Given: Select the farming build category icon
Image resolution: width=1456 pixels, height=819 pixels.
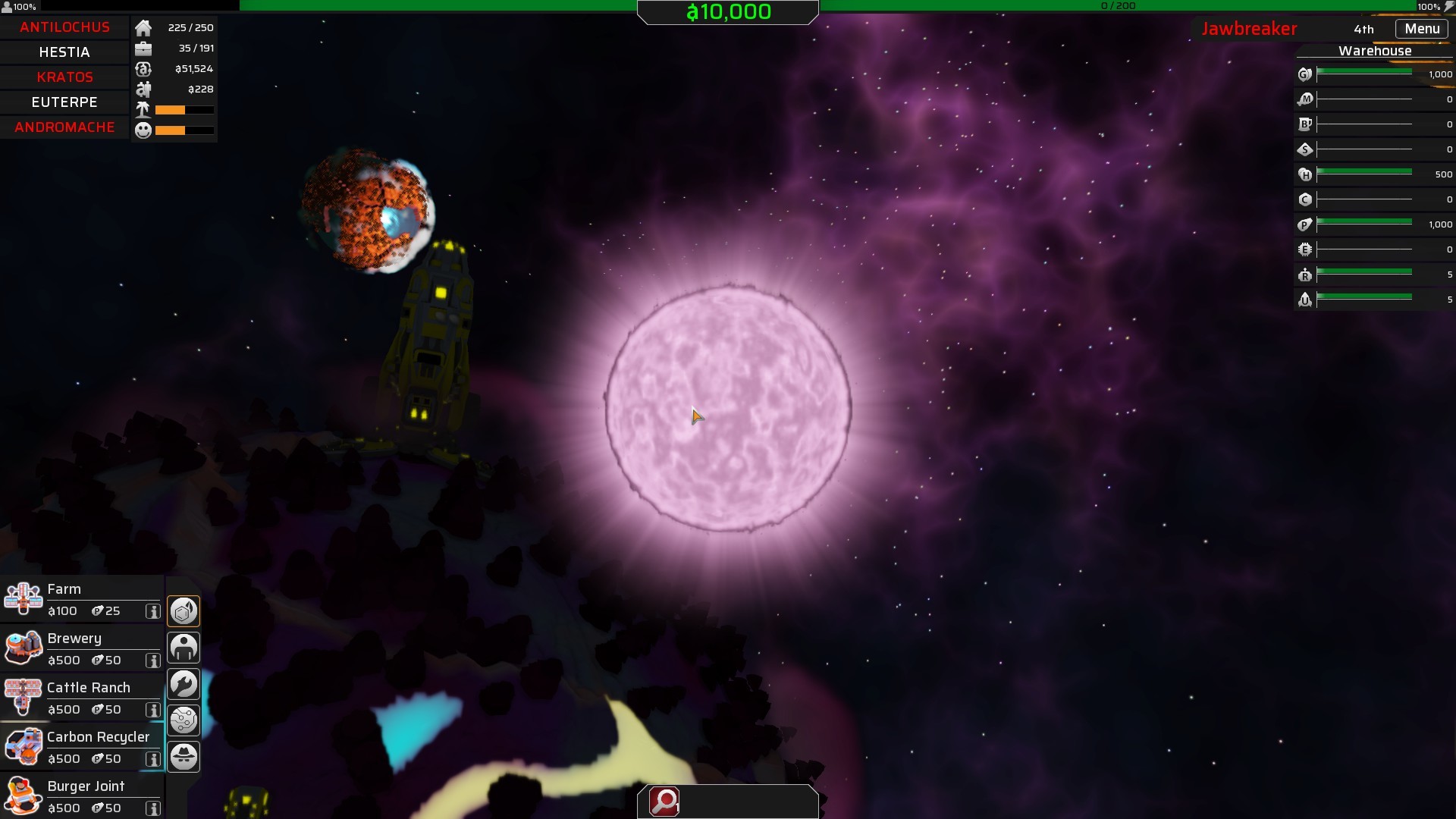Looking at the screenshot, I should click(184, 610).
